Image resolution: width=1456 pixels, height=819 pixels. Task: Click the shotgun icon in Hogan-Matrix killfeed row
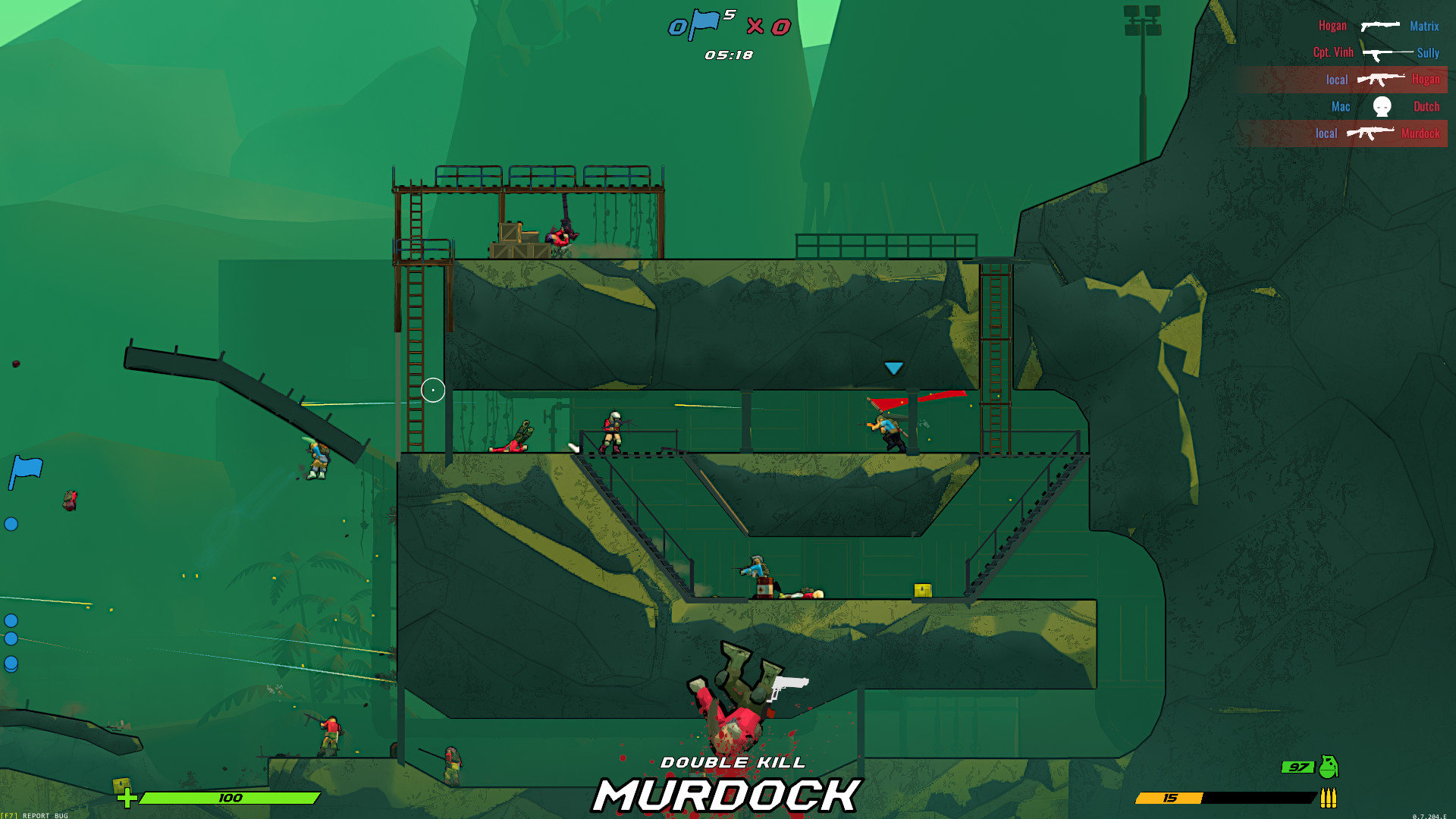coord(1379,25)
